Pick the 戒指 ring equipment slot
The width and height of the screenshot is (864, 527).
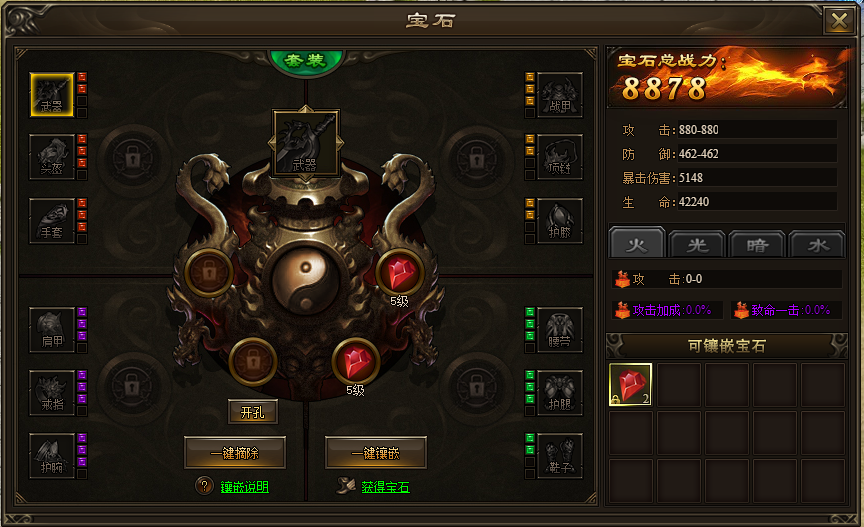click(x=52, y=392)
